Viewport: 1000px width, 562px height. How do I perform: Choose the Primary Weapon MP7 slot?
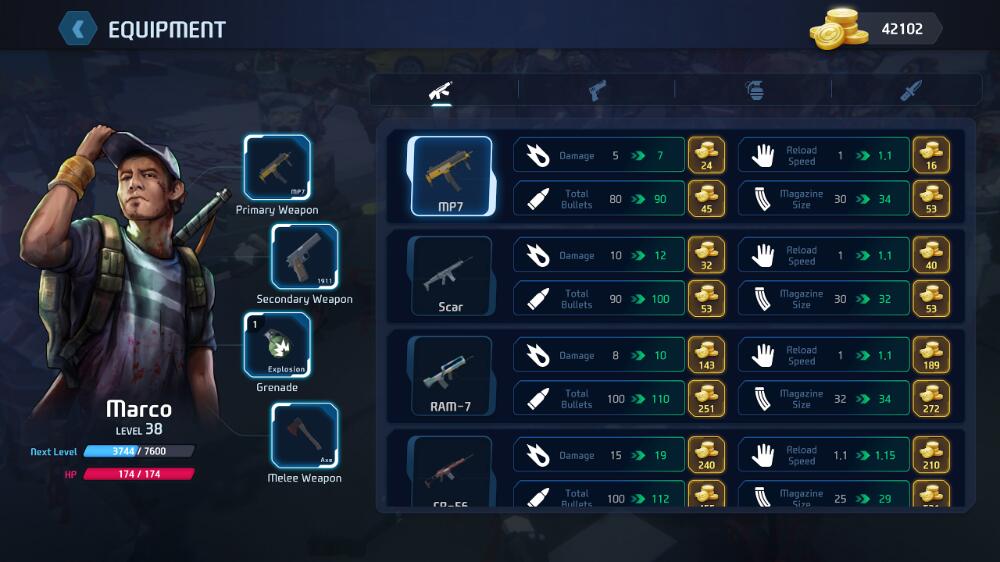tap(277, 167)
